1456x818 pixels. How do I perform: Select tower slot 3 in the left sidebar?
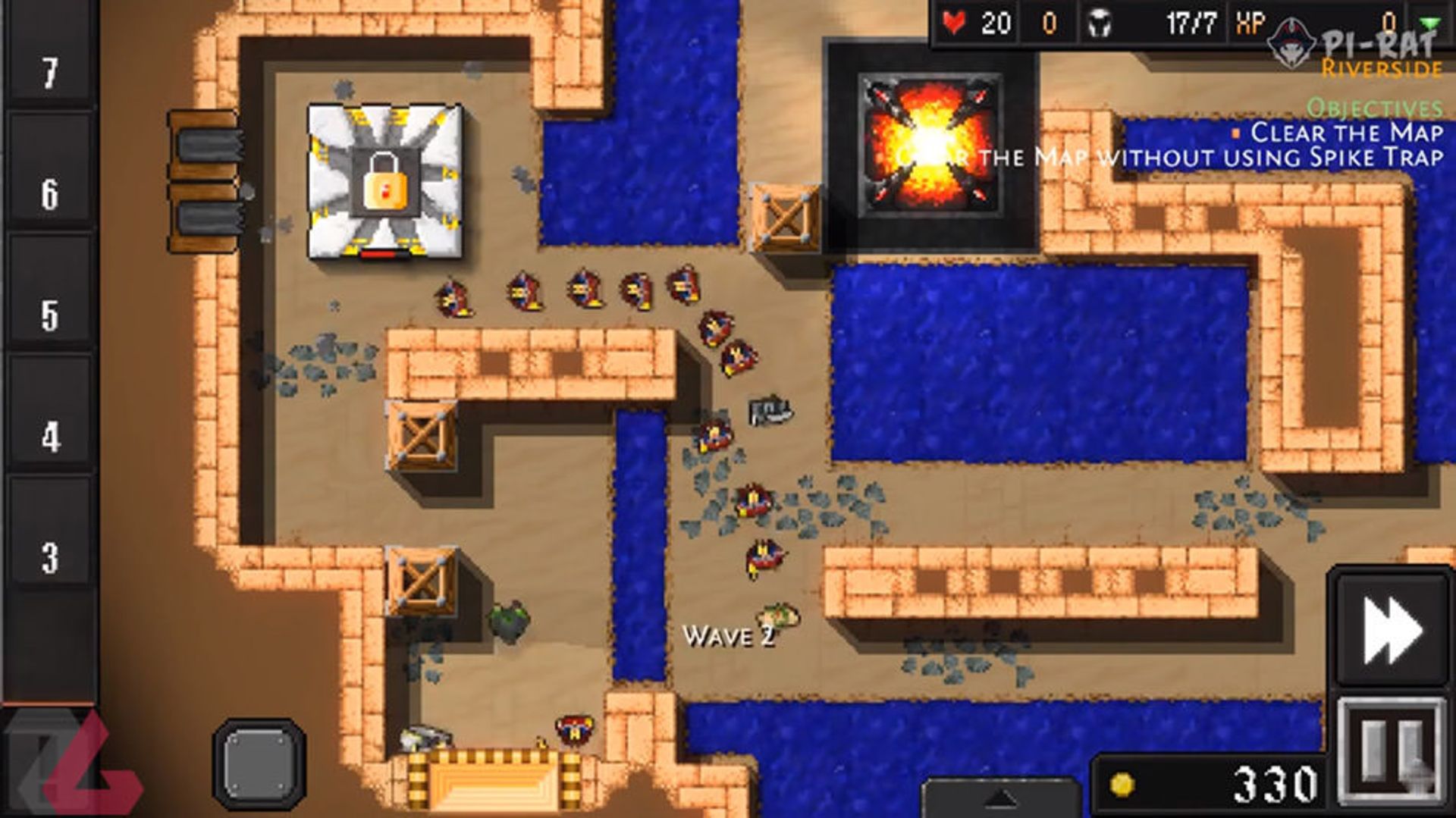(49, 557)
